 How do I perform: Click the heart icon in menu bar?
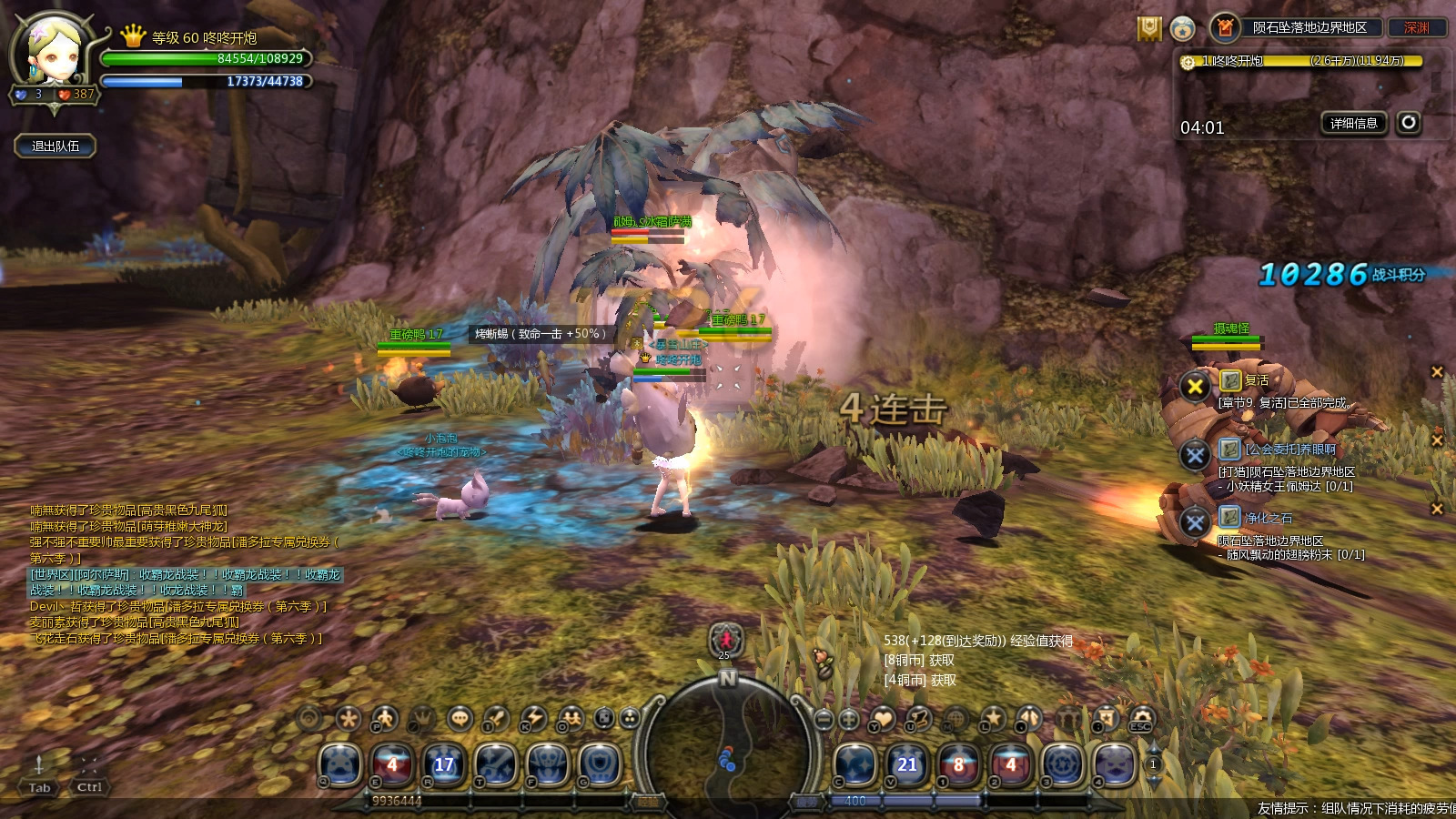(x=883, y=719)
